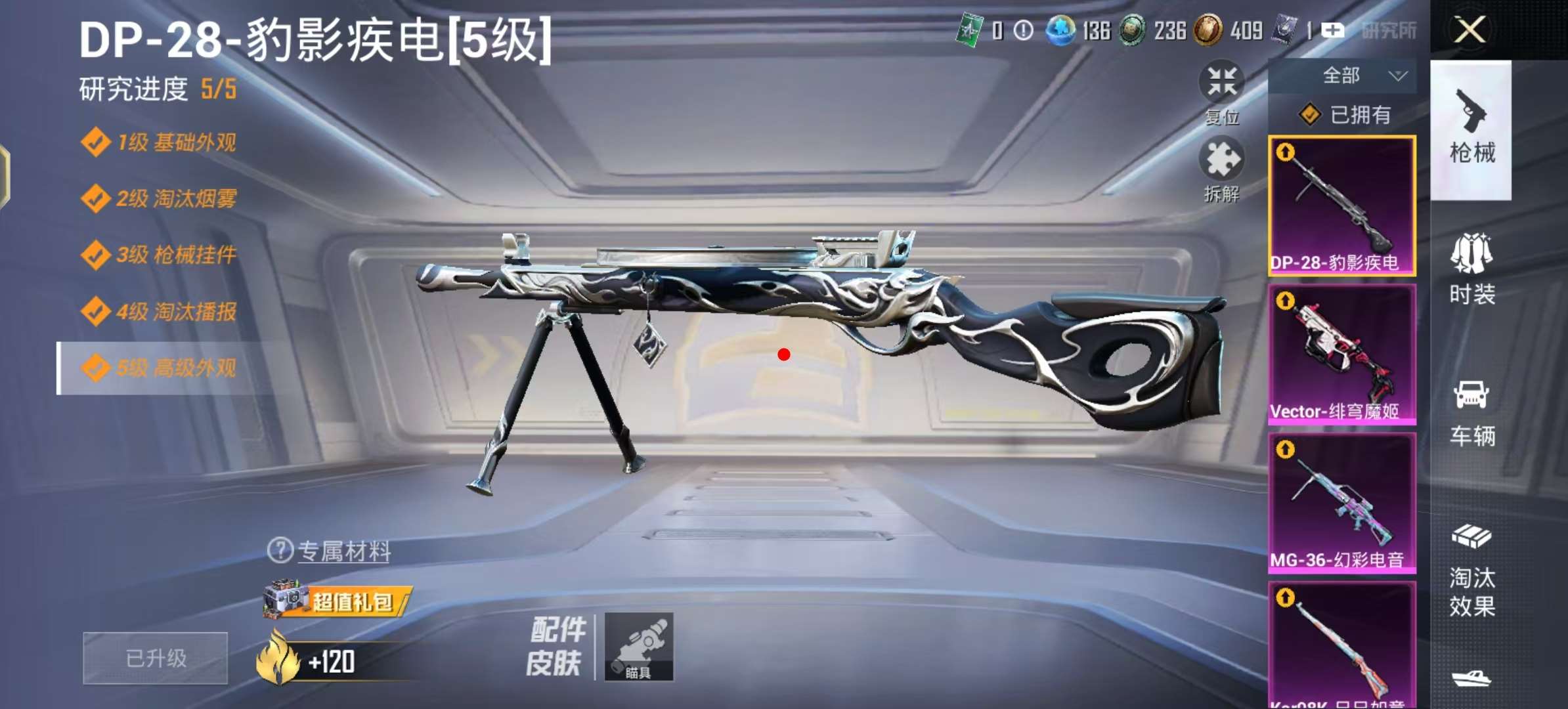
Task: Toggle the 已拥有 owned filter
Action: pos(1345,115)
